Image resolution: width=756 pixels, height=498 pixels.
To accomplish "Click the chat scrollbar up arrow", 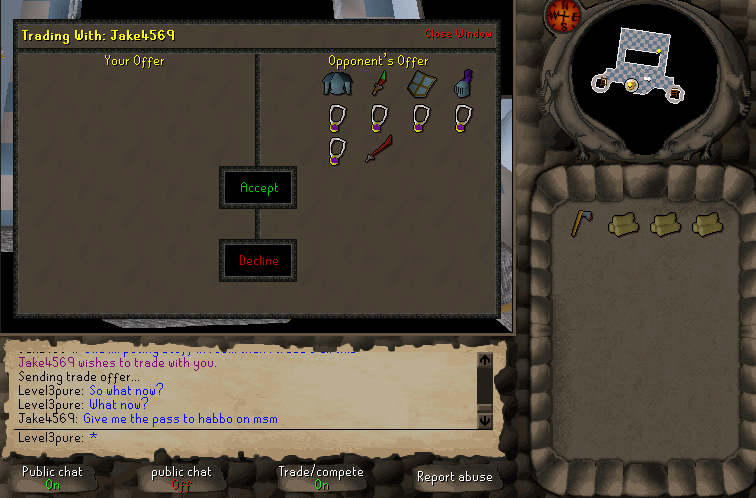I will pos(485,360).
